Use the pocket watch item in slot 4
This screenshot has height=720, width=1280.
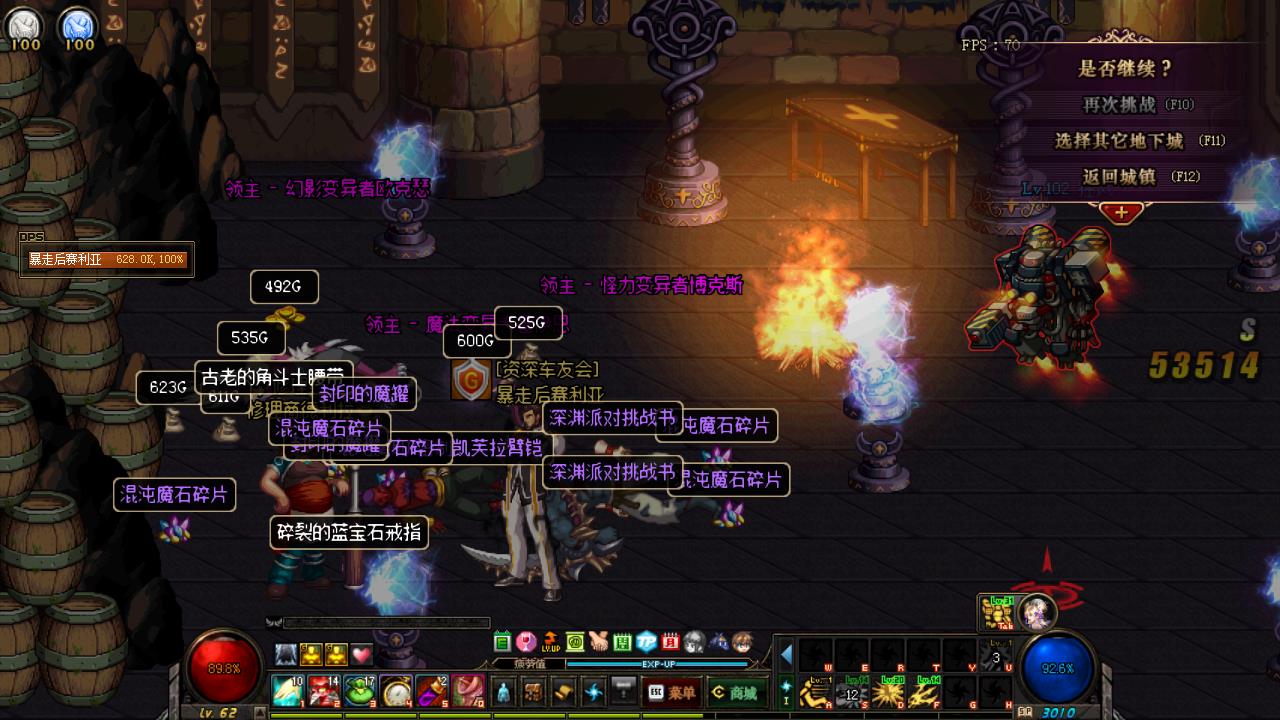click(x=396, y=691)
